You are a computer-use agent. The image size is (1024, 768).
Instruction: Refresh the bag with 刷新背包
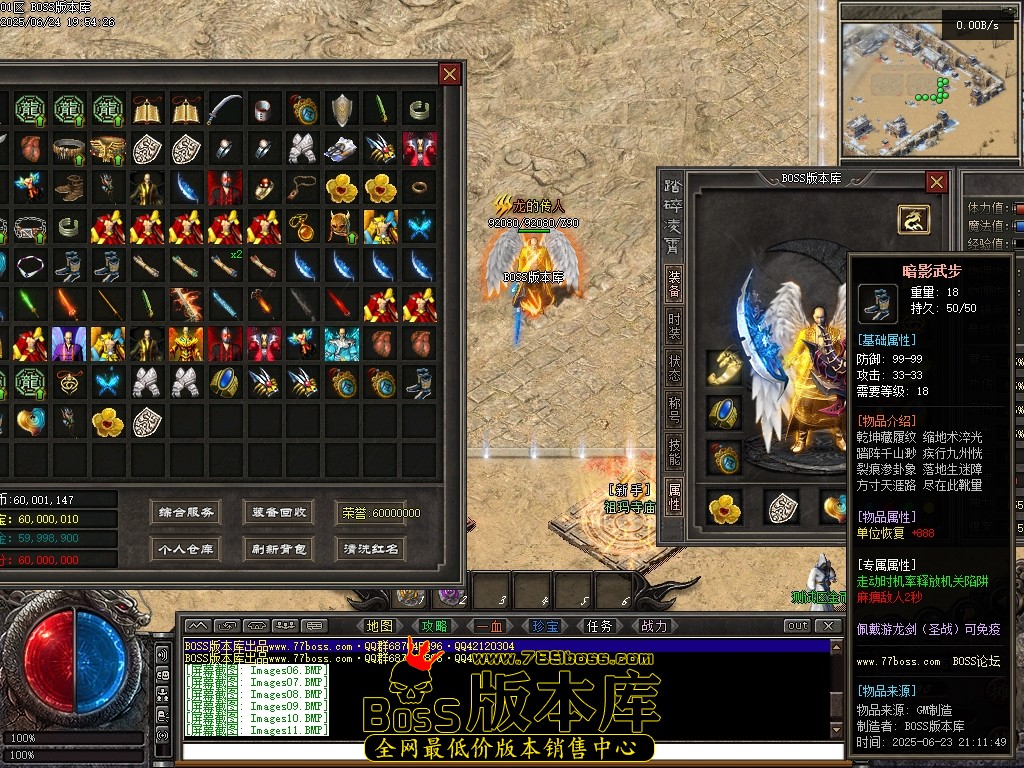coord(279,548)
